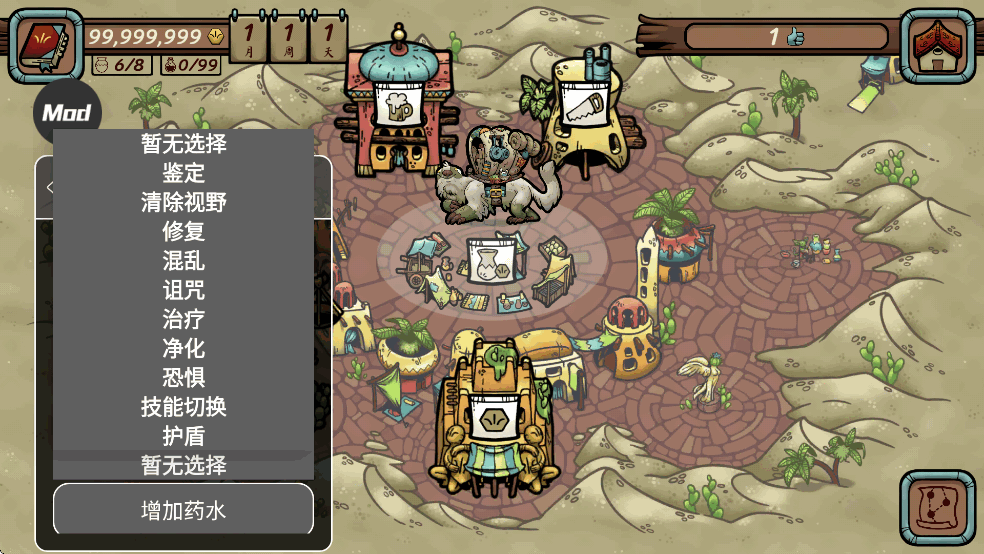
Task: Select 治疗 from the list
Action: (x=183, y=319)
